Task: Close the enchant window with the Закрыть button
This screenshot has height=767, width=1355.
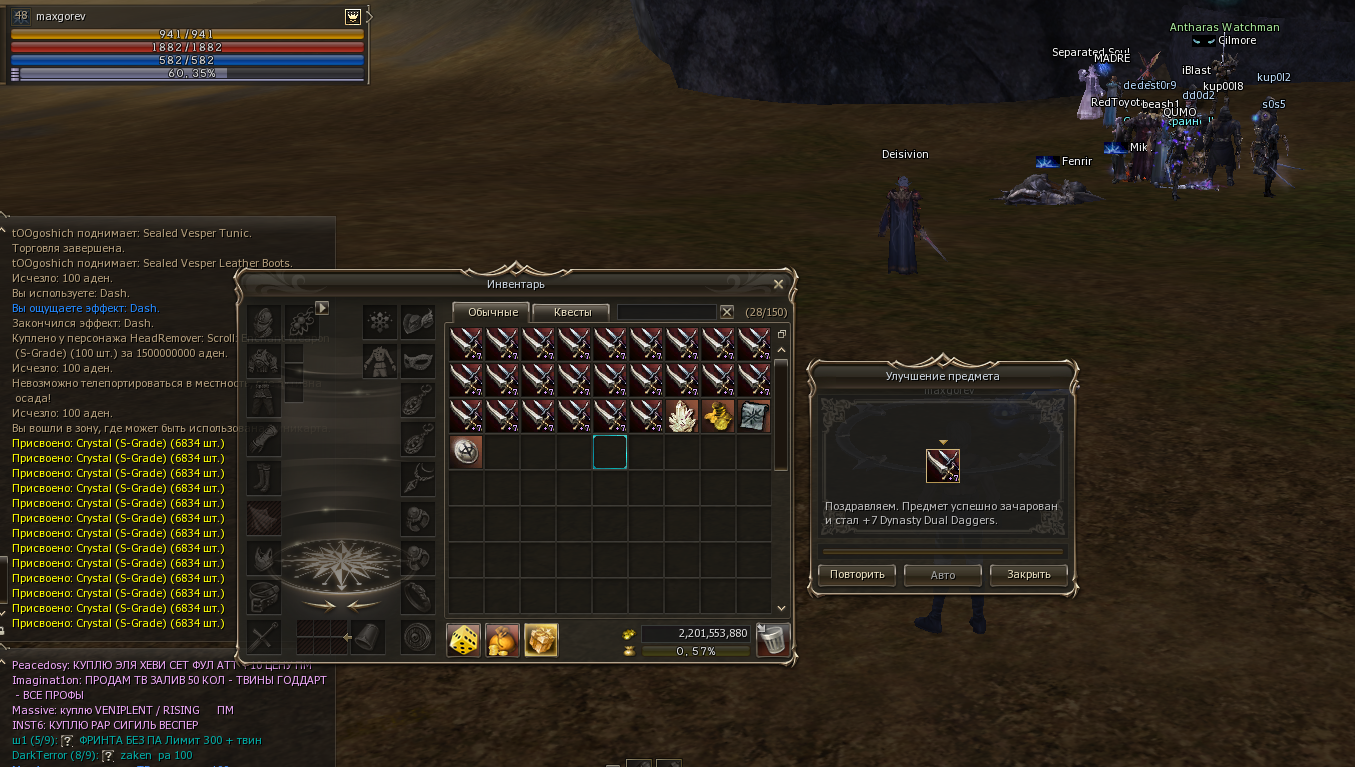Action: [x=1028, y=575]
